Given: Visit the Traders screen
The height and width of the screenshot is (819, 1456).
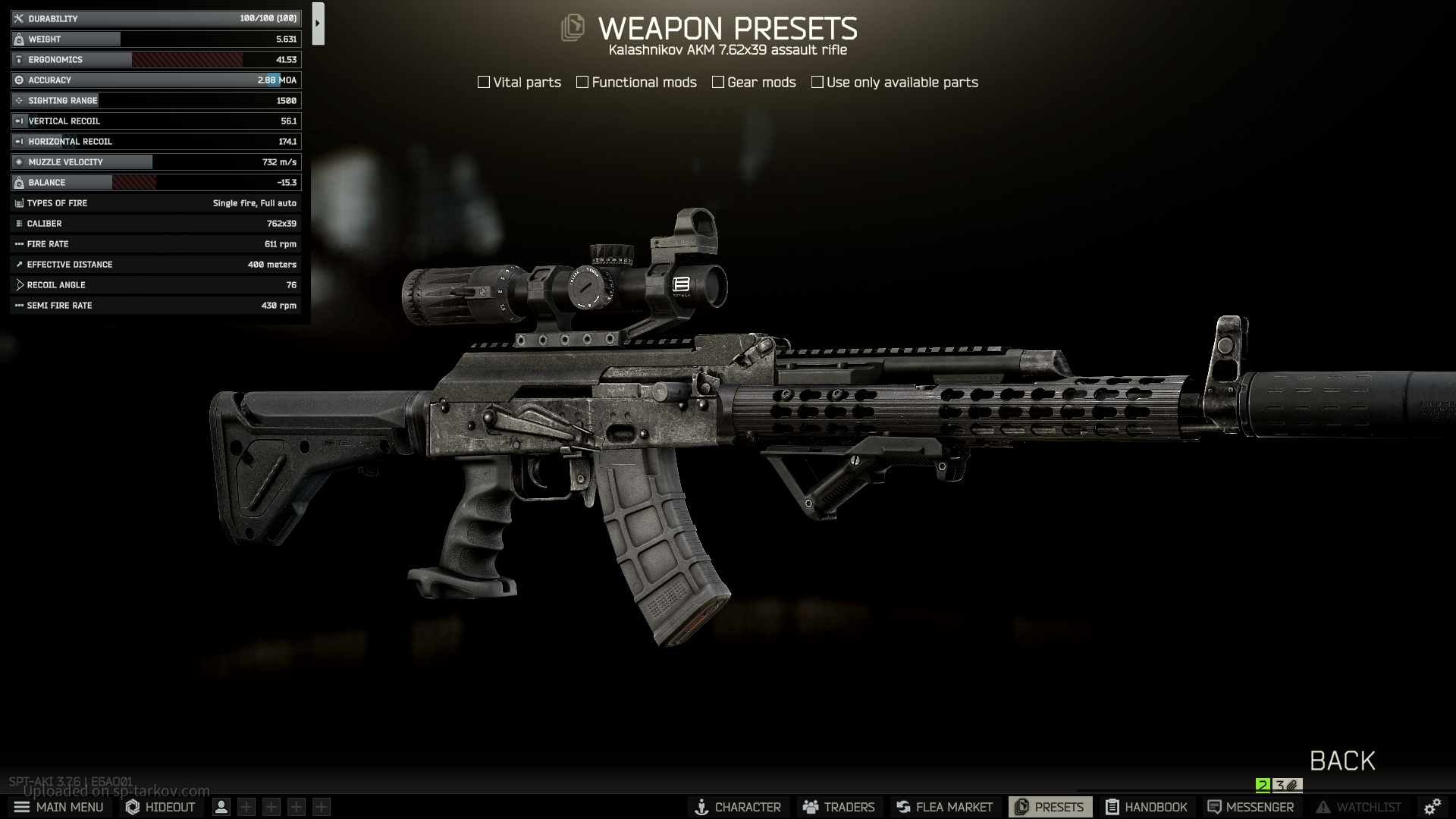Looking at the screenshot, I should 839,807.
